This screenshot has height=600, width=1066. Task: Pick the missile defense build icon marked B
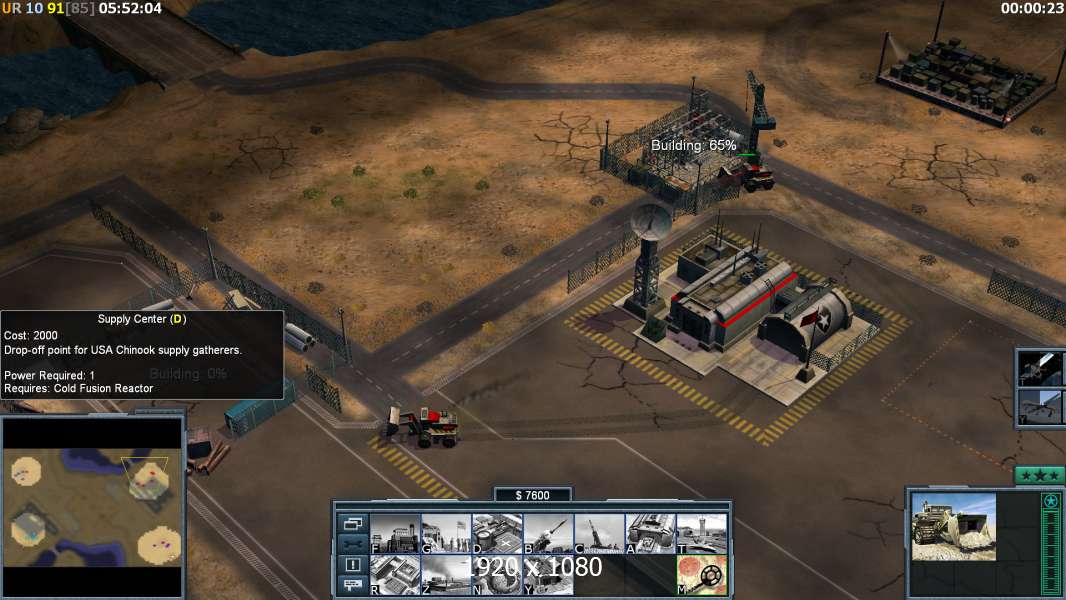[x=547, y=534]
